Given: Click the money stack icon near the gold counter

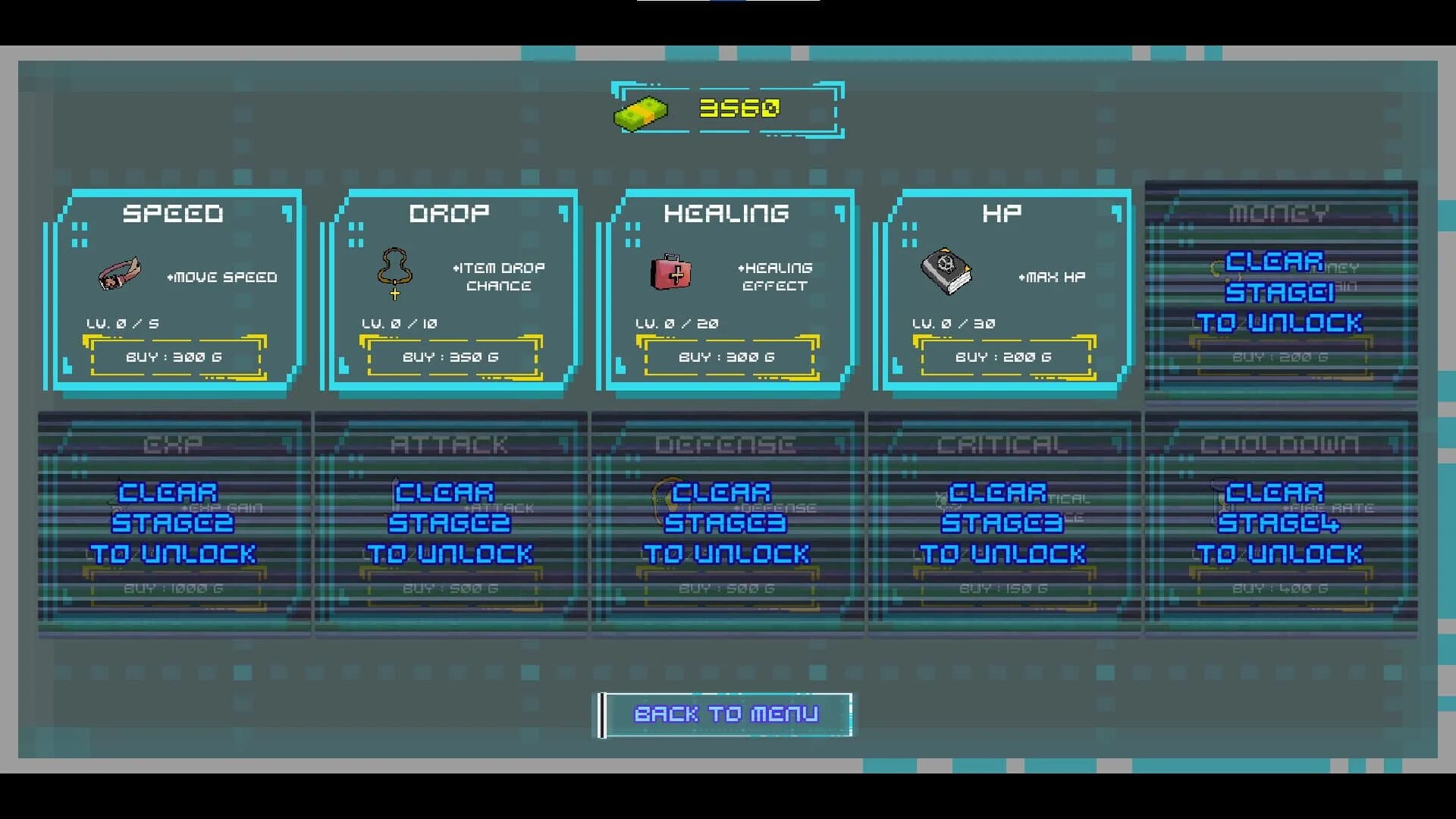Looking at the screenshot, I should pyautogui.click(x=641, y=111).
